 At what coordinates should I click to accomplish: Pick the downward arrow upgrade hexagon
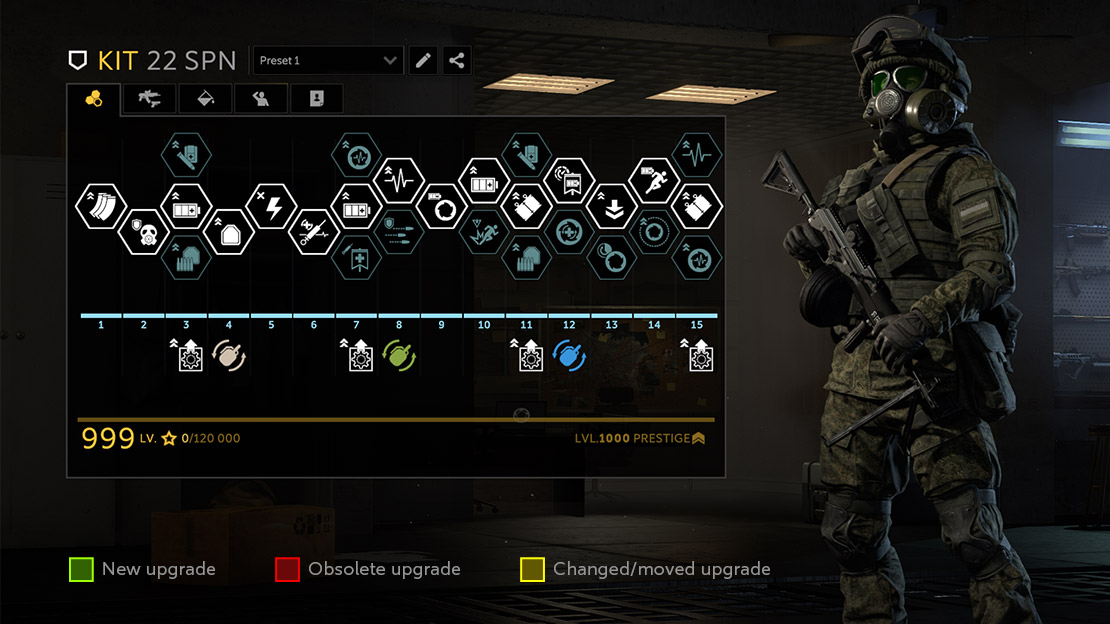click(x=611, y=207)
